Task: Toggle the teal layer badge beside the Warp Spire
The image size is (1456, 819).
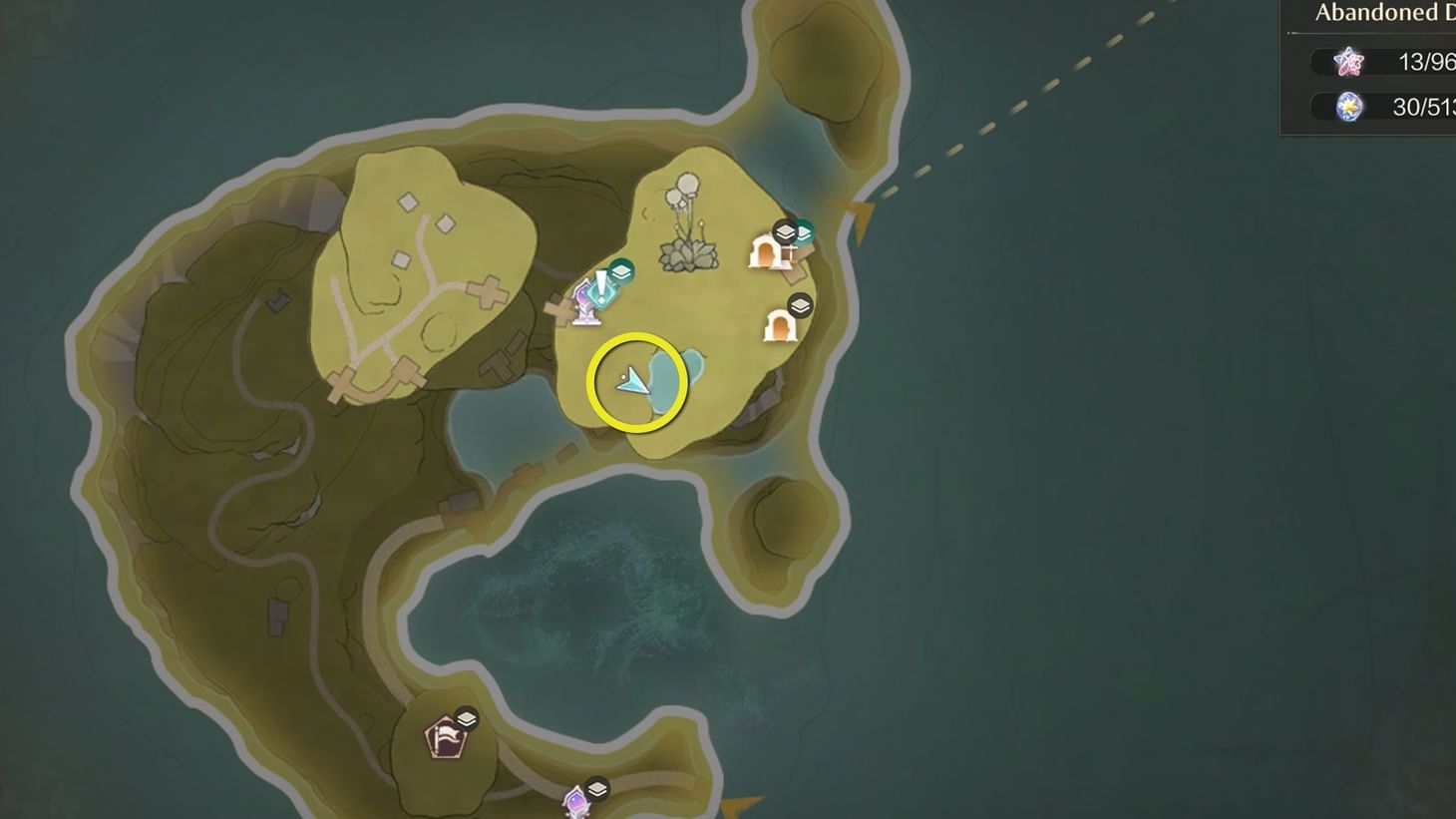Action: pos(621,270)
